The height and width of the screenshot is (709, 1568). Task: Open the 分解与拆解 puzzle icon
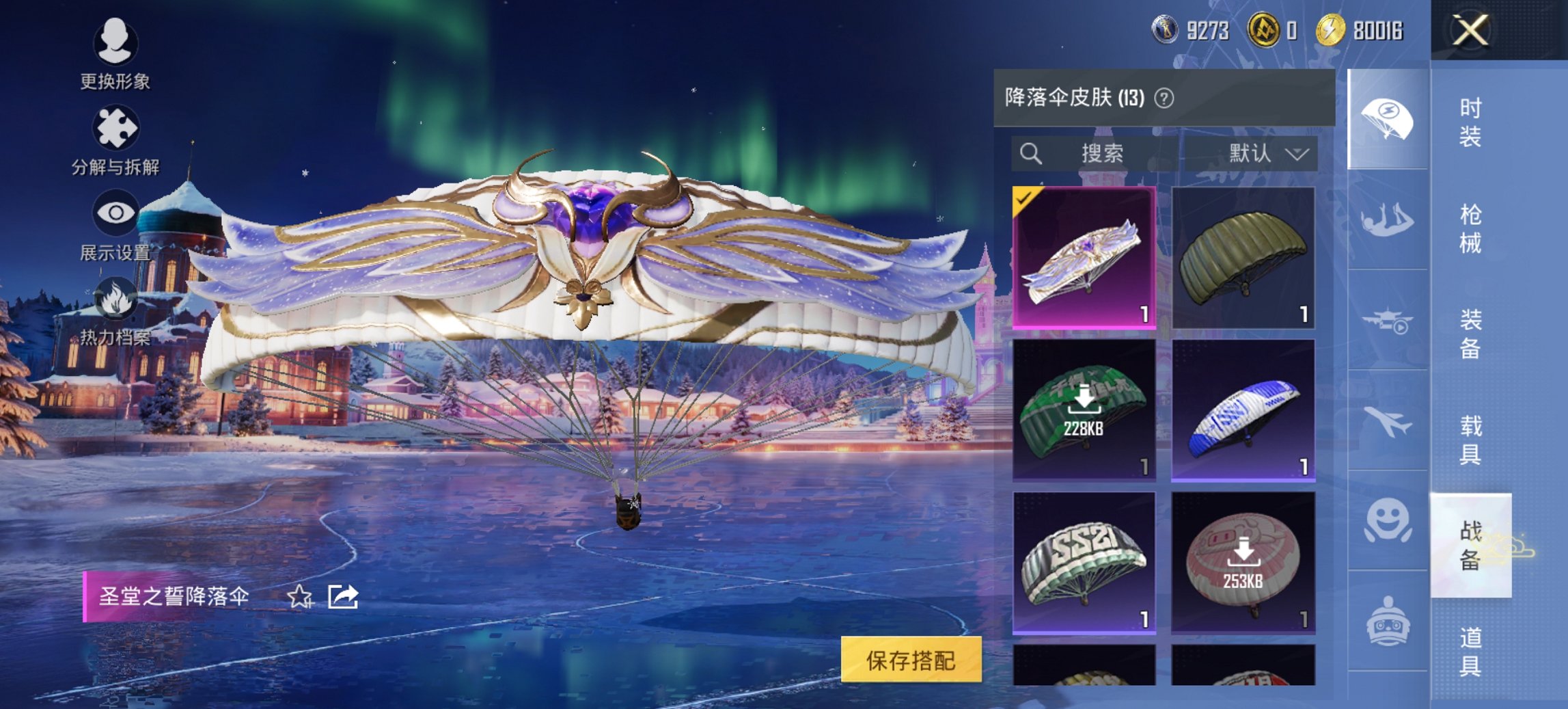[116, 126]
